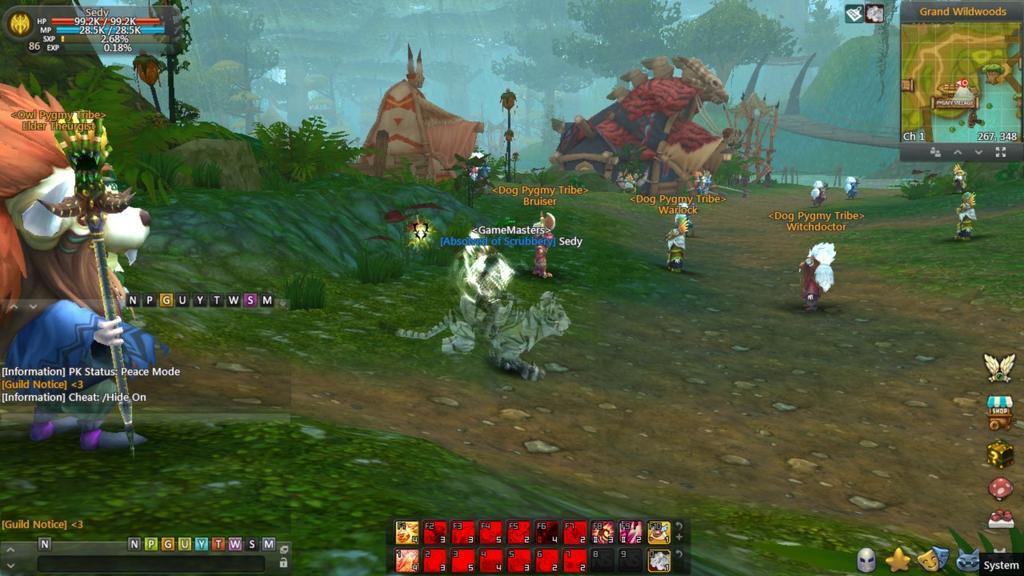Activate the F1 skill in the top hotbar

407,532
